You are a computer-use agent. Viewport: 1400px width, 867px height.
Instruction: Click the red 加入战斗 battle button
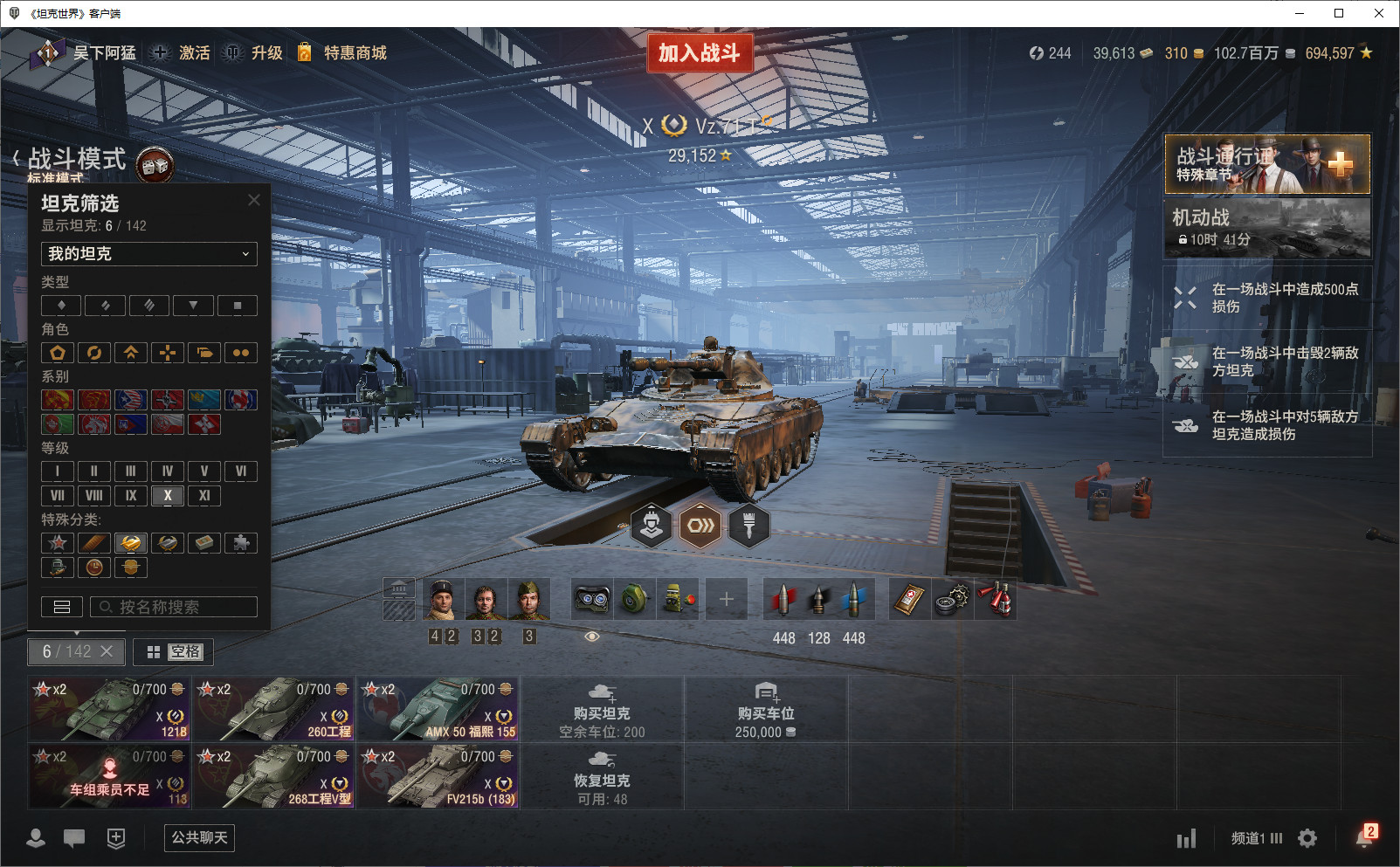click(x=699, y=53)
